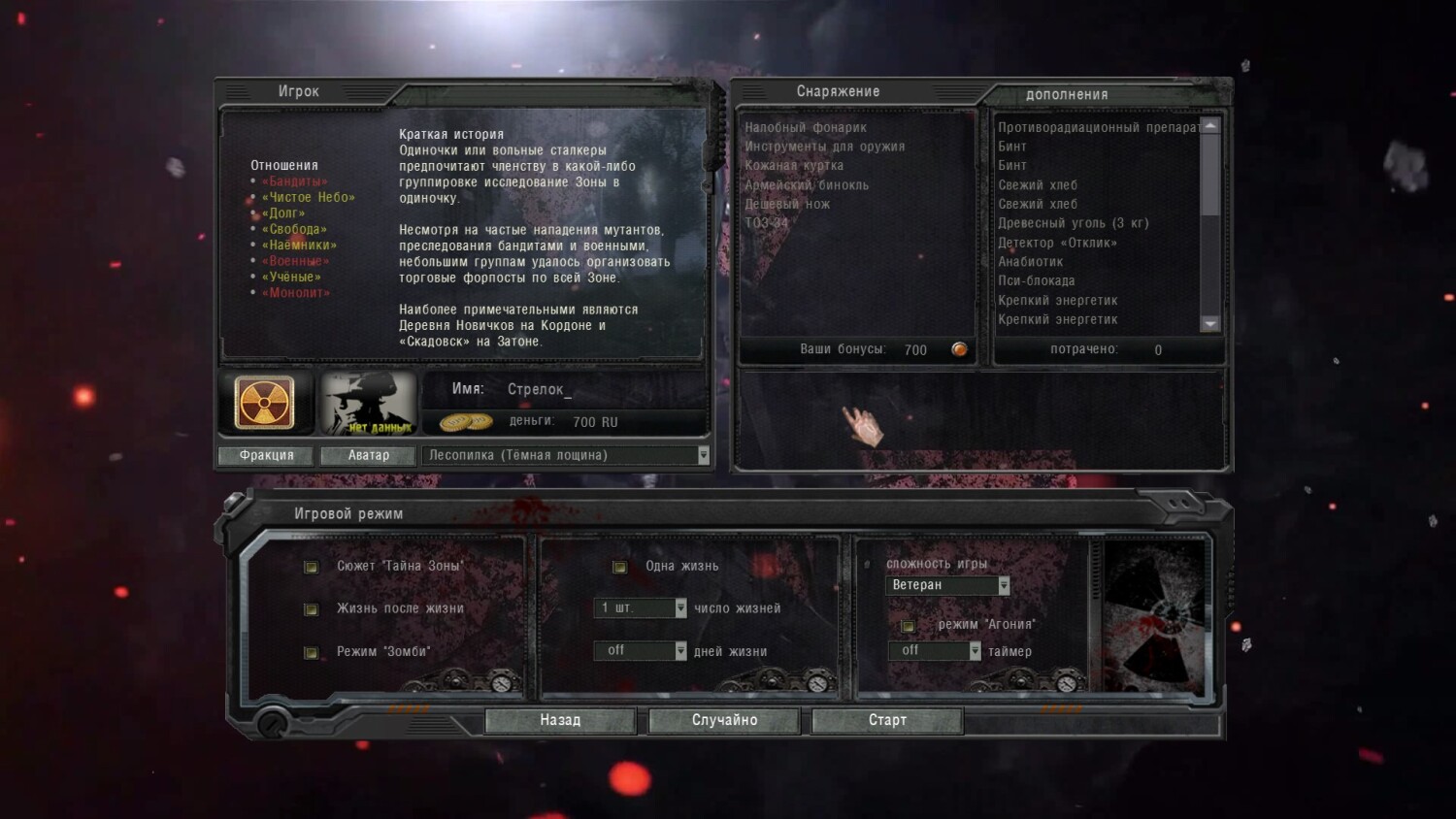
Task: Toggle the режим "Агония" checkbox
Action: [908, 626]
